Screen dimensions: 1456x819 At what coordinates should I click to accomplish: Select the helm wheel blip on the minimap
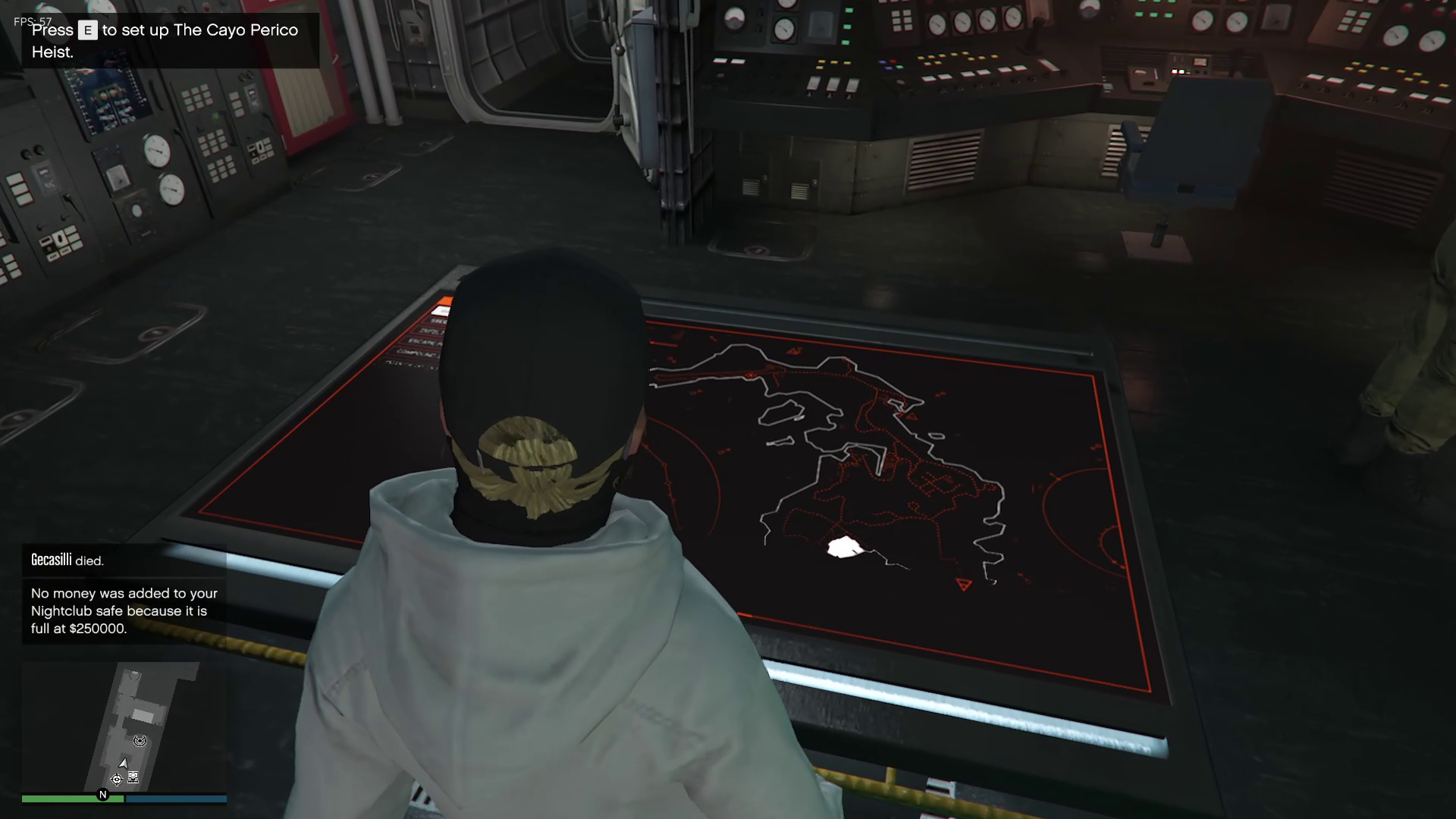pos(140,741)
